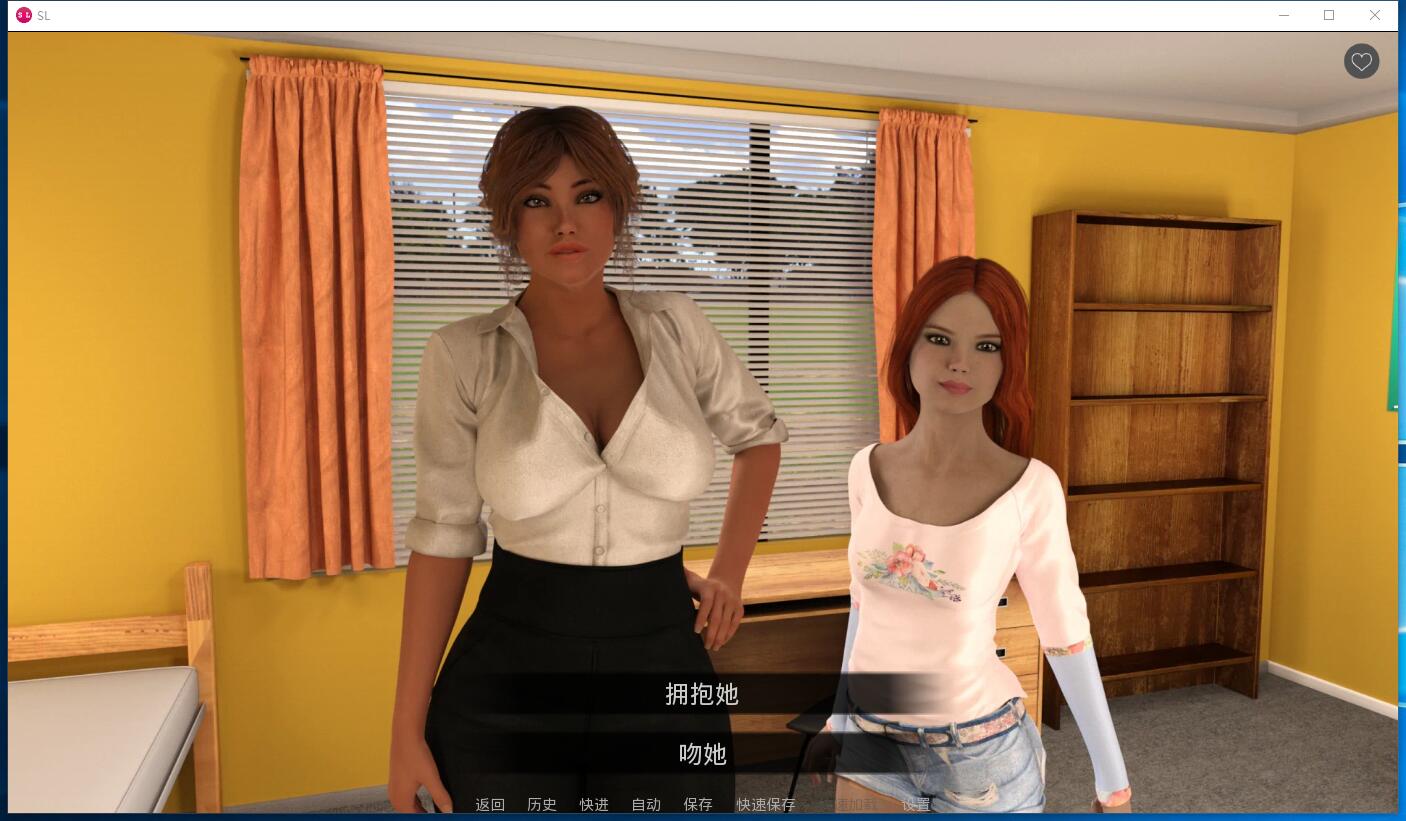Click the minimize icon on the SL window

[x=1283, y=15]
